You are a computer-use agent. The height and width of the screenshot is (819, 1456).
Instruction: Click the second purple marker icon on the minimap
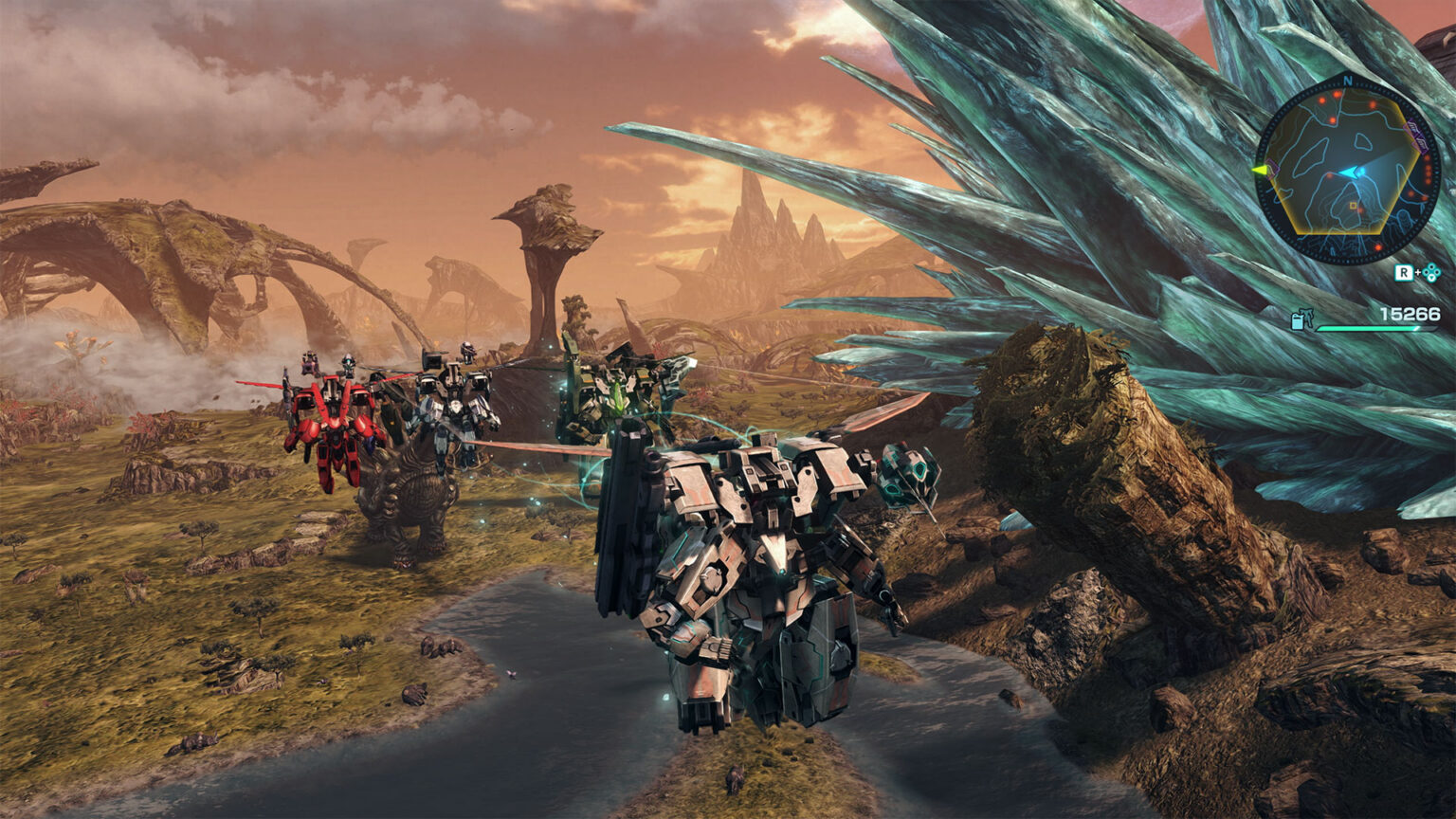(x=1420, y=142)
